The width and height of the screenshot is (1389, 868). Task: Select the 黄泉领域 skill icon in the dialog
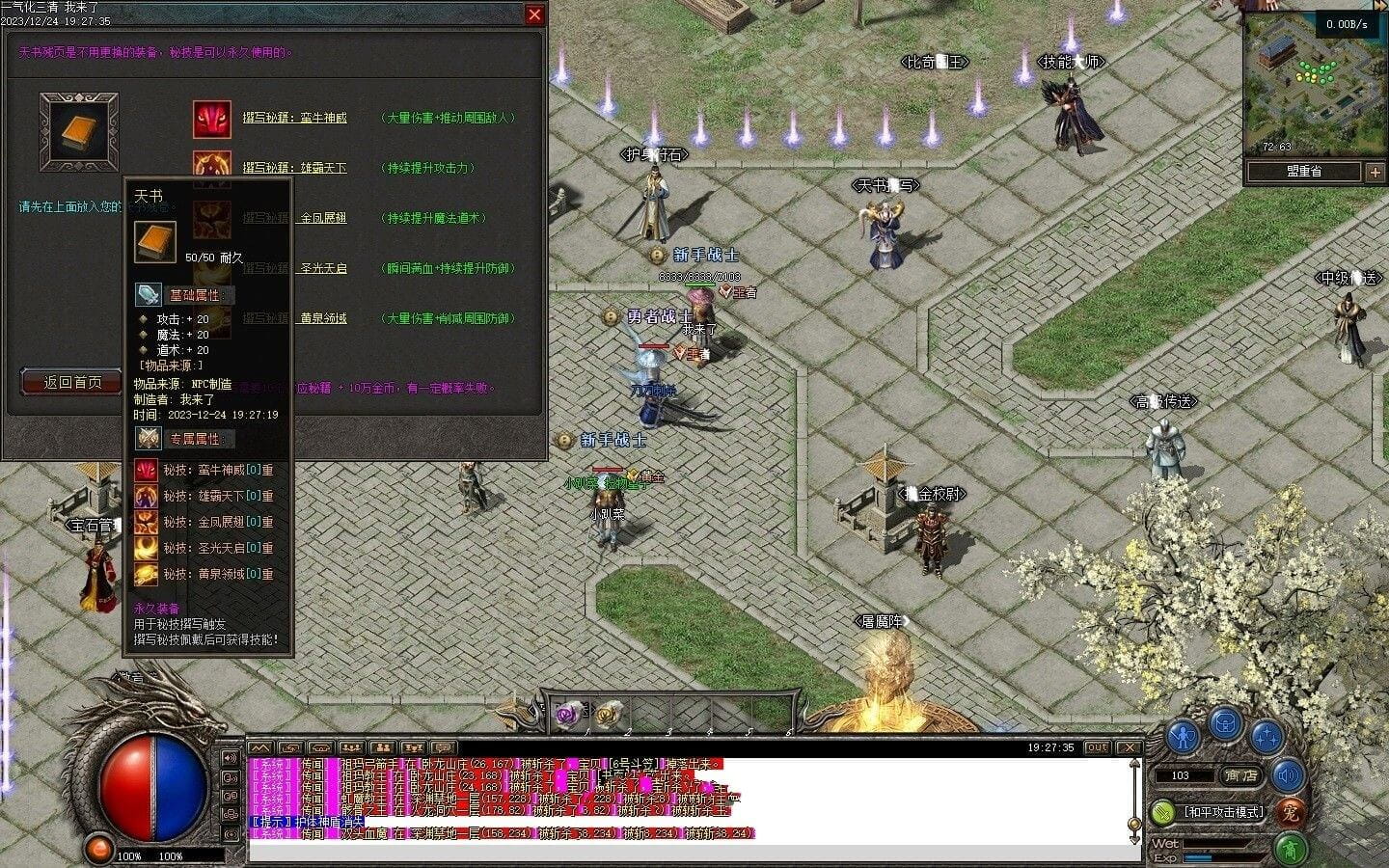[212, 316]
